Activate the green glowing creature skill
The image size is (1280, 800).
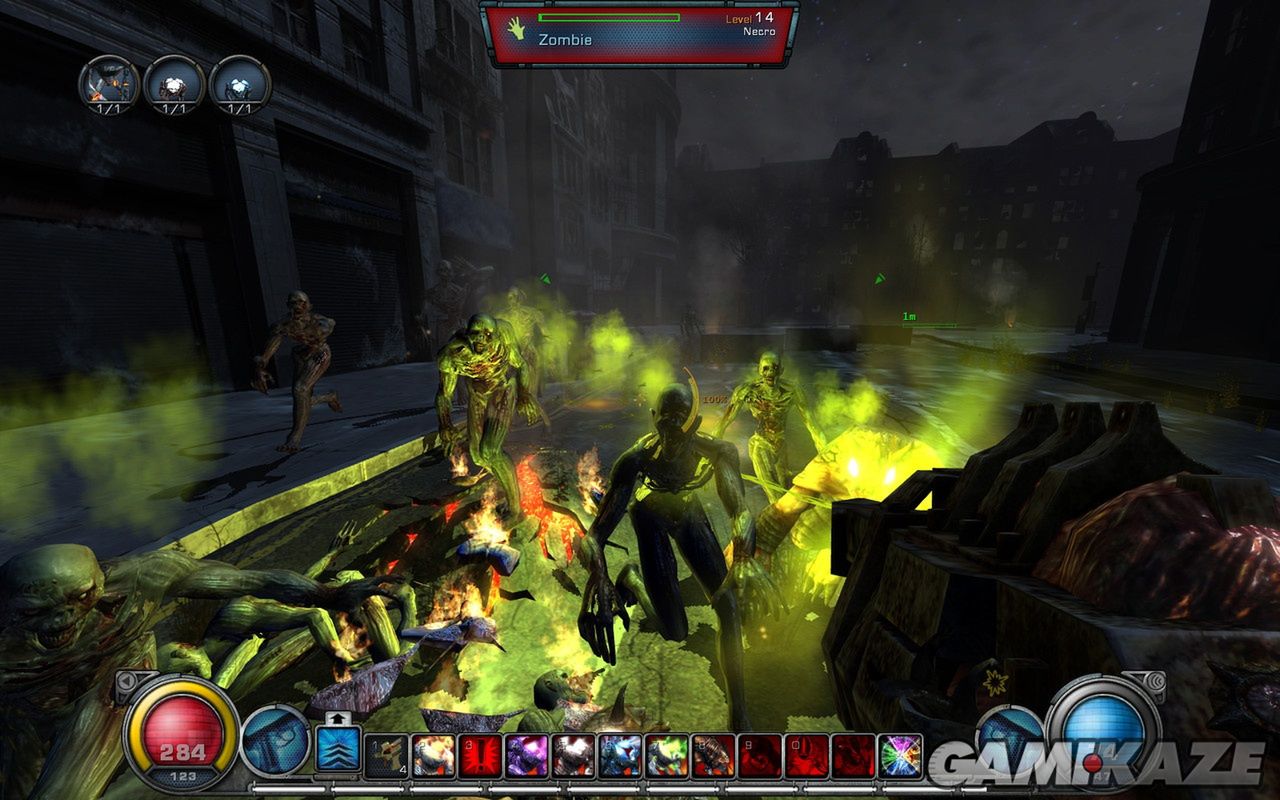click(x=666, y=756)
